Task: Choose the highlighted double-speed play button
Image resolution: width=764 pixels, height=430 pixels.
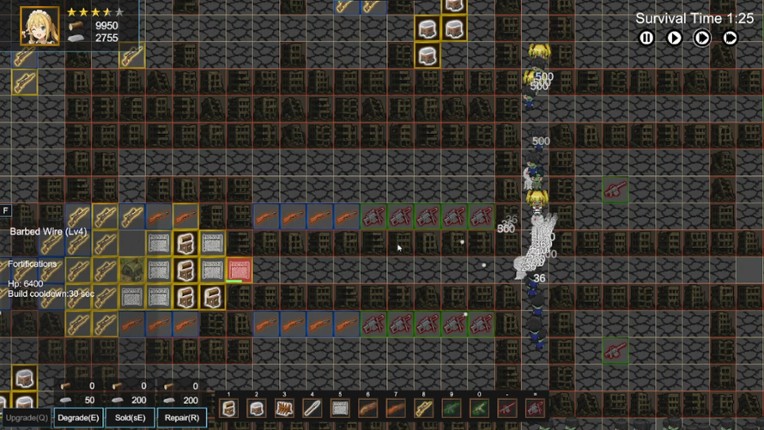Action: 703,38
